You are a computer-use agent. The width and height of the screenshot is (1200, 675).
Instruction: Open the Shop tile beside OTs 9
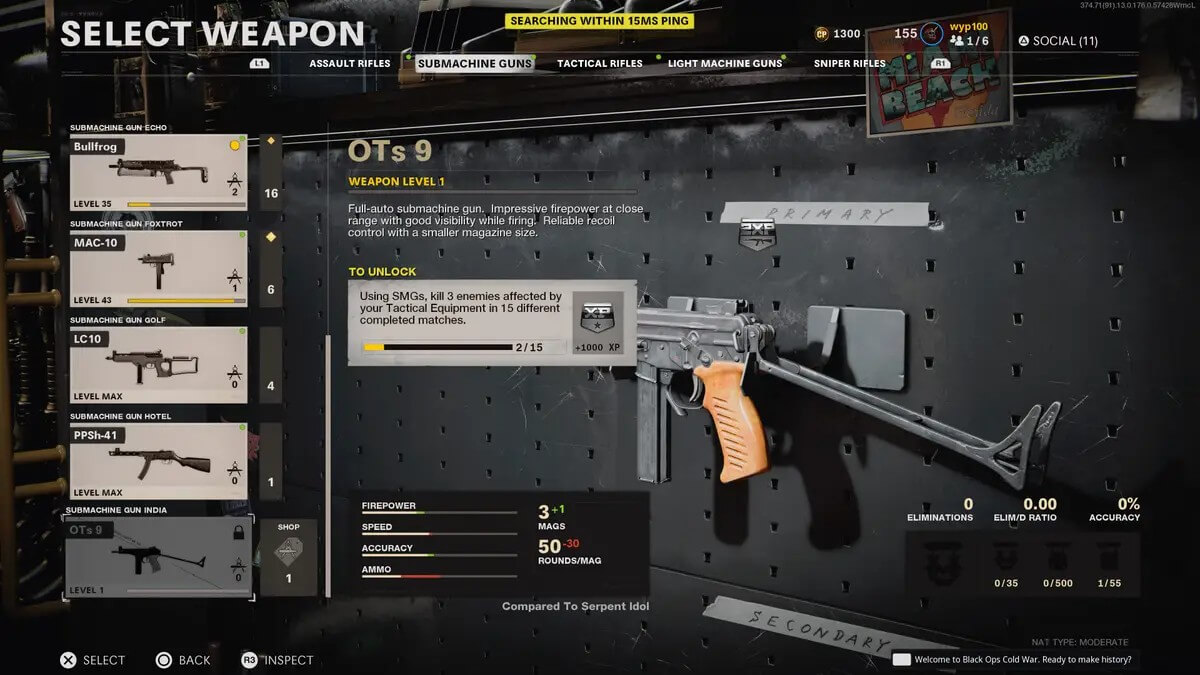point(288,557)
